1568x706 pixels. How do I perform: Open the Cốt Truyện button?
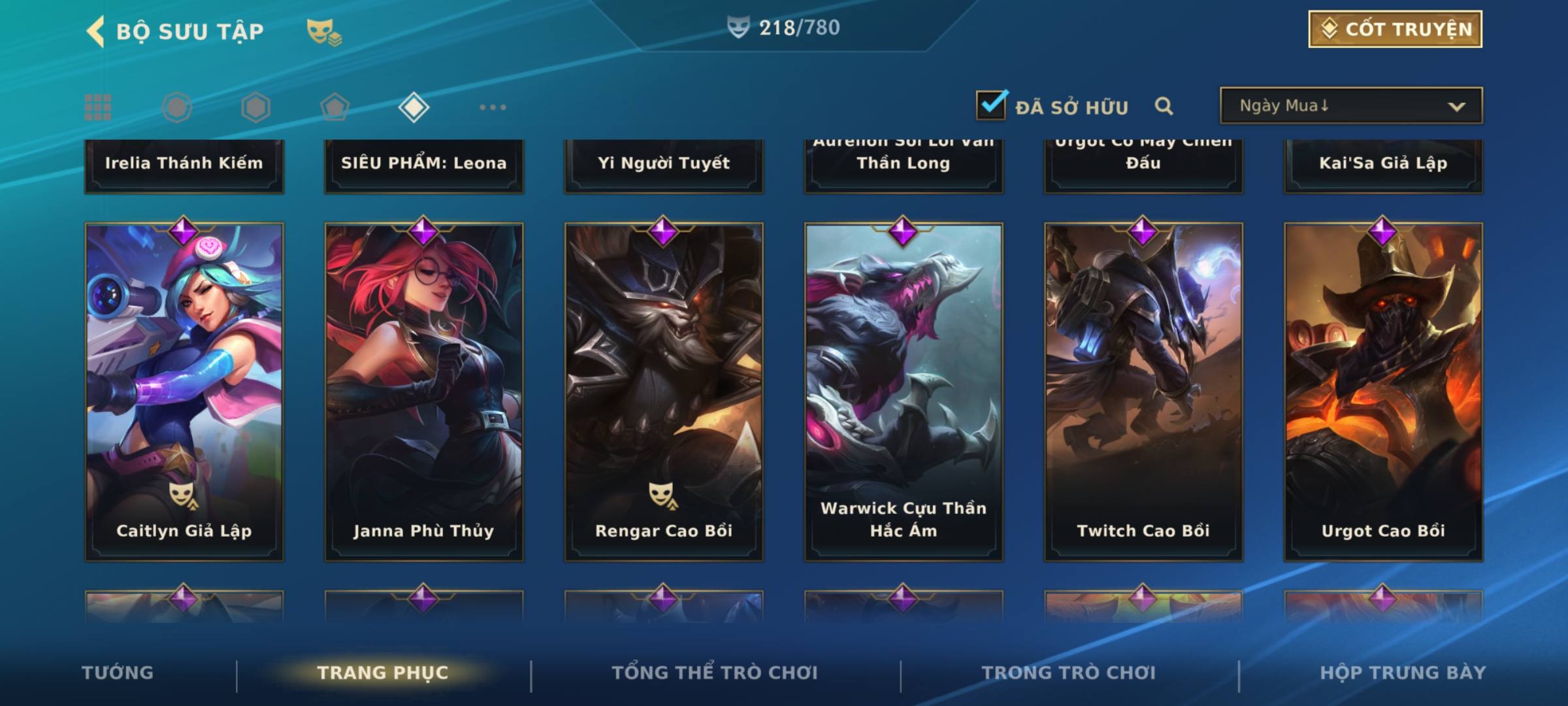click(1395, 29)
